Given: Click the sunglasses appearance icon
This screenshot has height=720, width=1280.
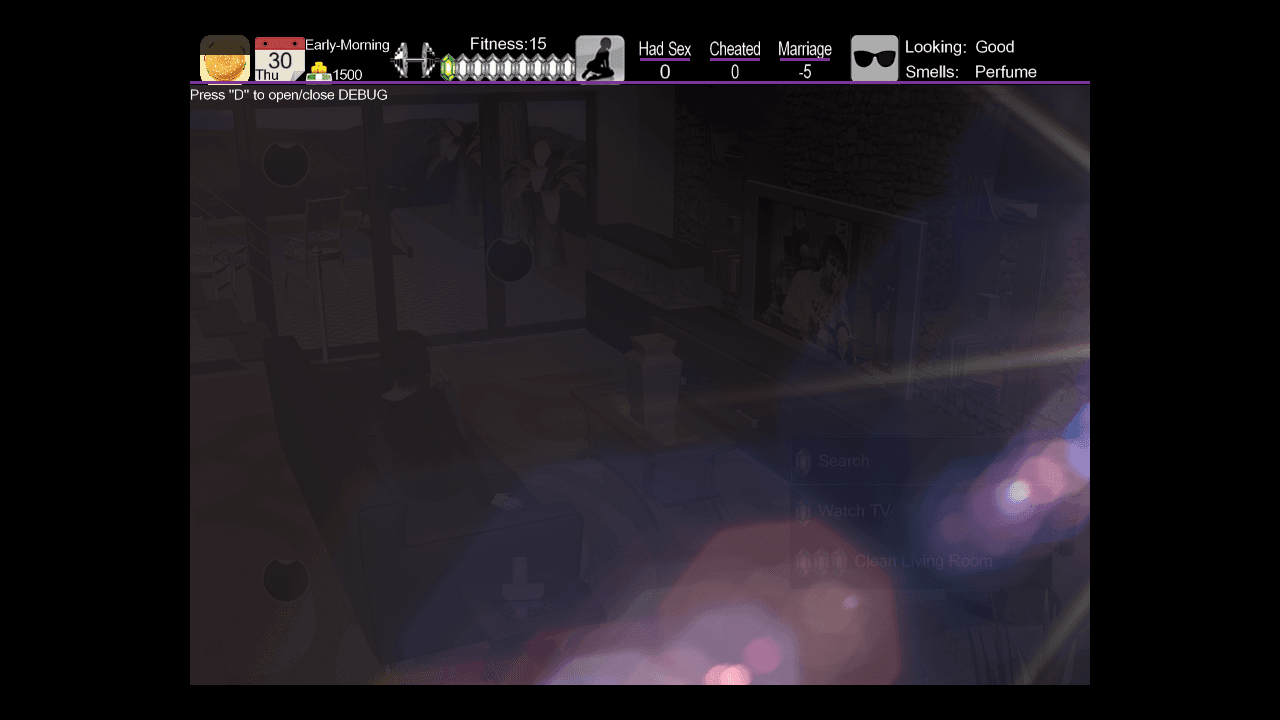Looking at the screenshot, I should (875, 59).
